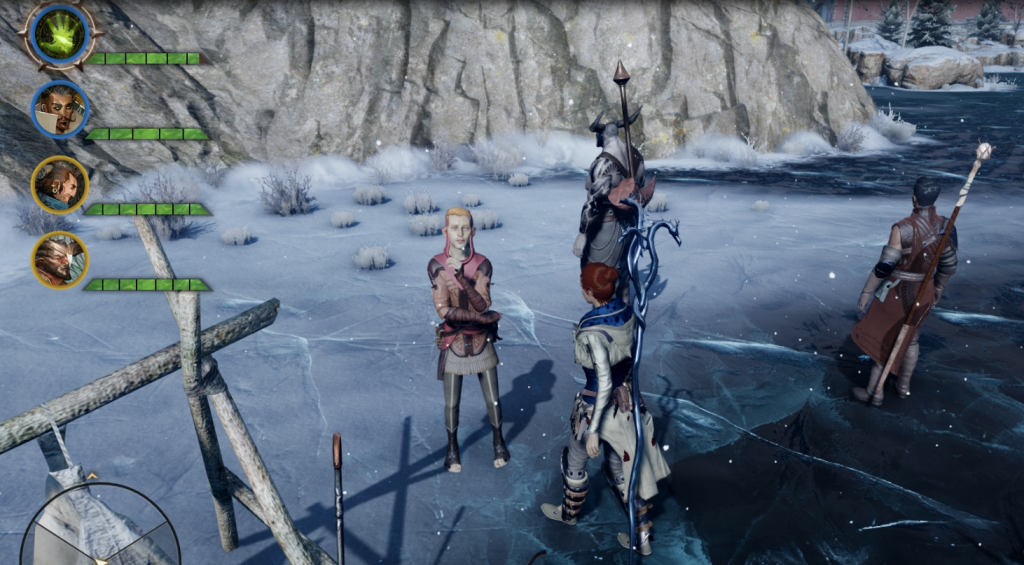
Task: Switch to the earring-wearing dwarf party portrait
Action: [60, 185]
